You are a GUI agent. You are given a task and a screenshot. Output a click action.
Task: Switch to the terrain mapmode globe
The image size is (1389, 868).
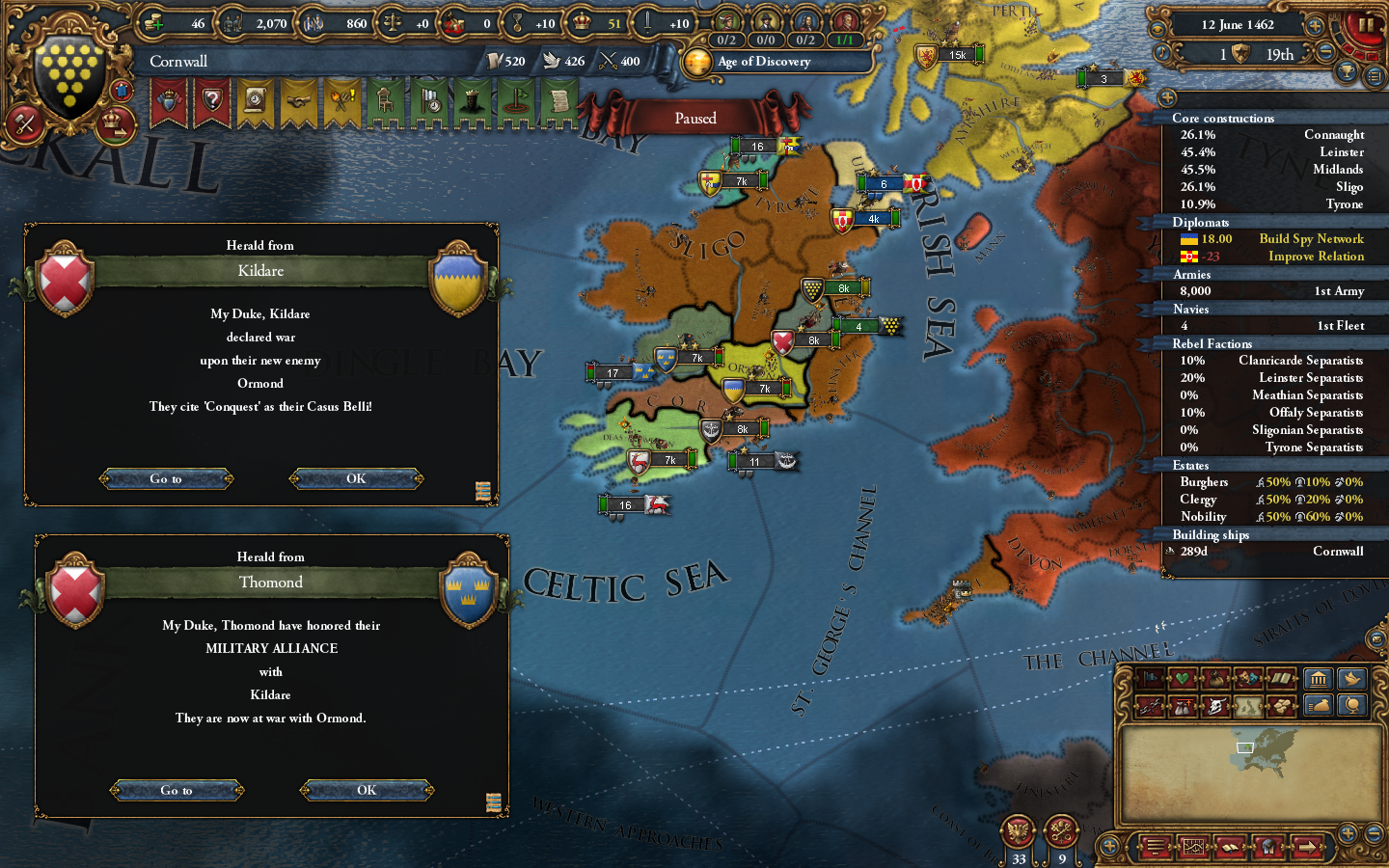pos(1350,706)
